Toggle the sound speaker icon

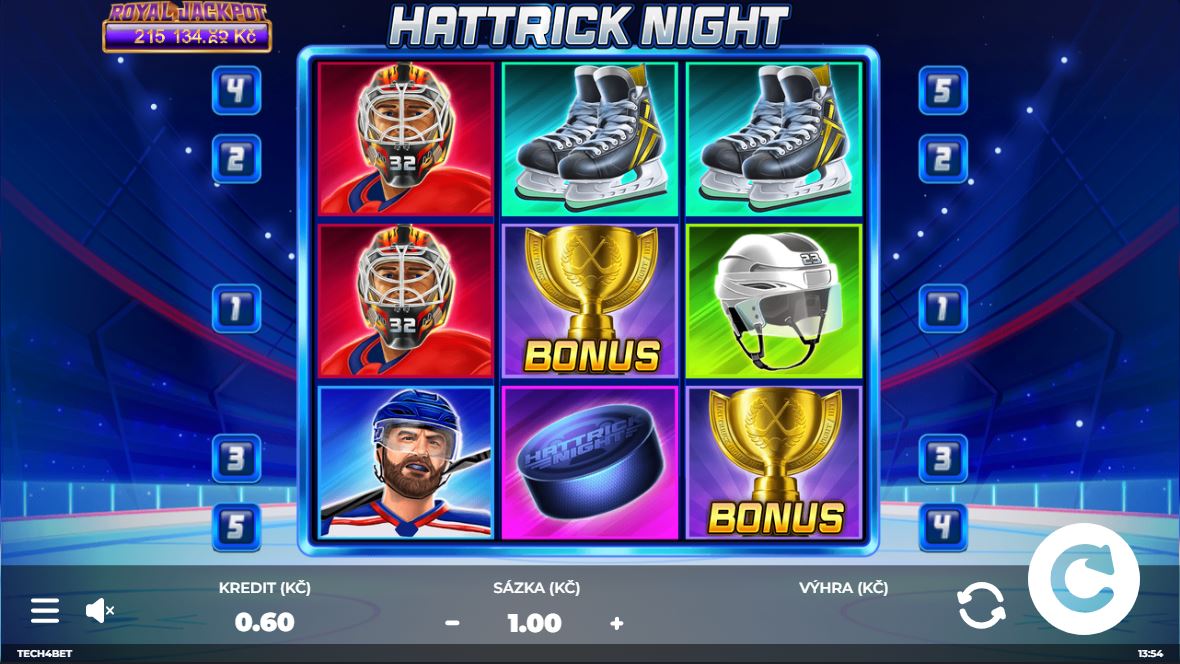pos(99,610)
